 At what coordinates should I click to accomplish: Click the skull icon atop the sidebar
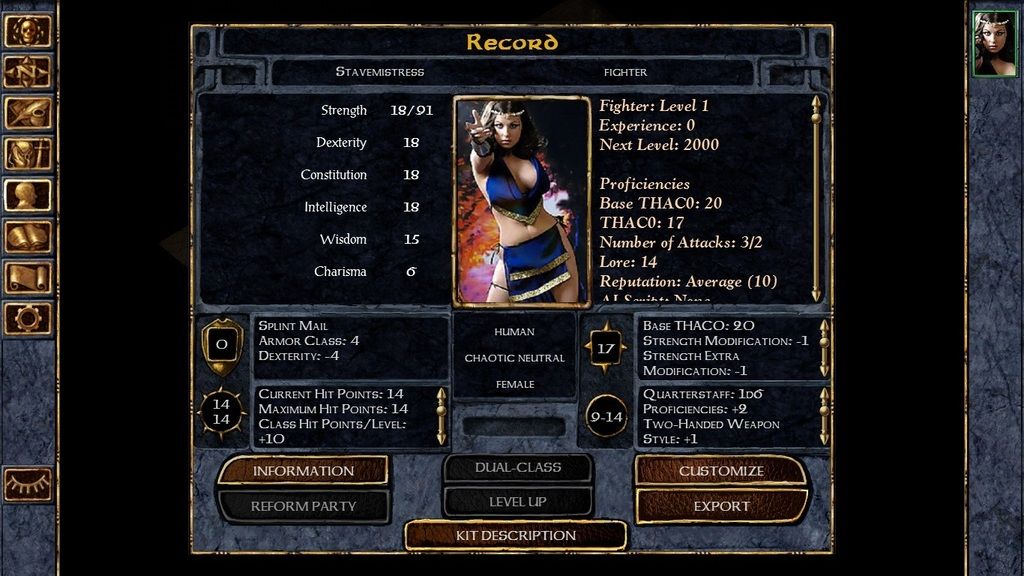pos(28,31)
